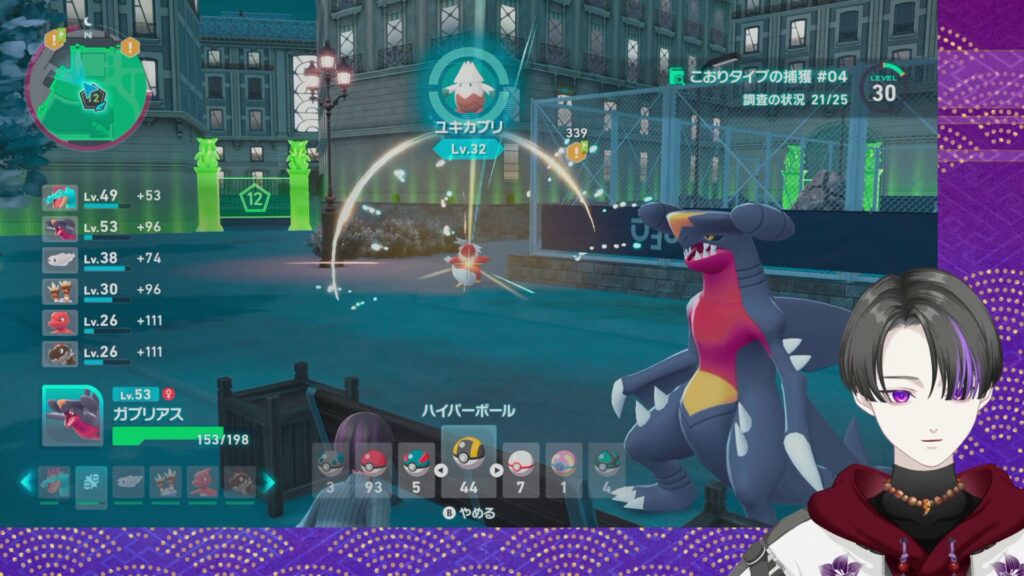Click the left arrow beside the Ultra Ball
This screenshot has height=576, width=1024.
pyautogui.click(x=439, y=469)
